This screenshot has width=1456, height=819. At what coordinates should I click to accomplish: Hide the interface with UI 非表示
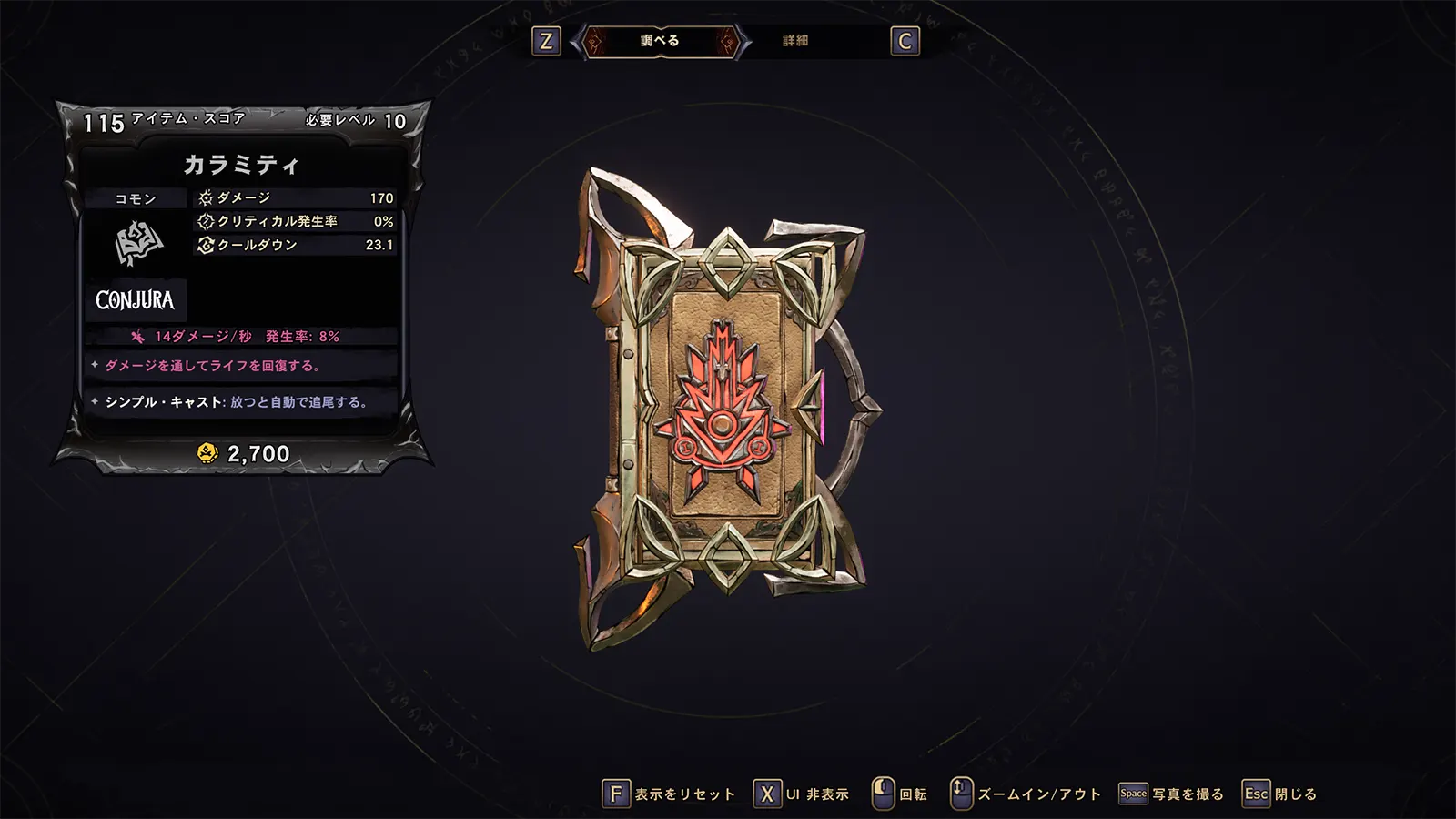tap(802, 794)
